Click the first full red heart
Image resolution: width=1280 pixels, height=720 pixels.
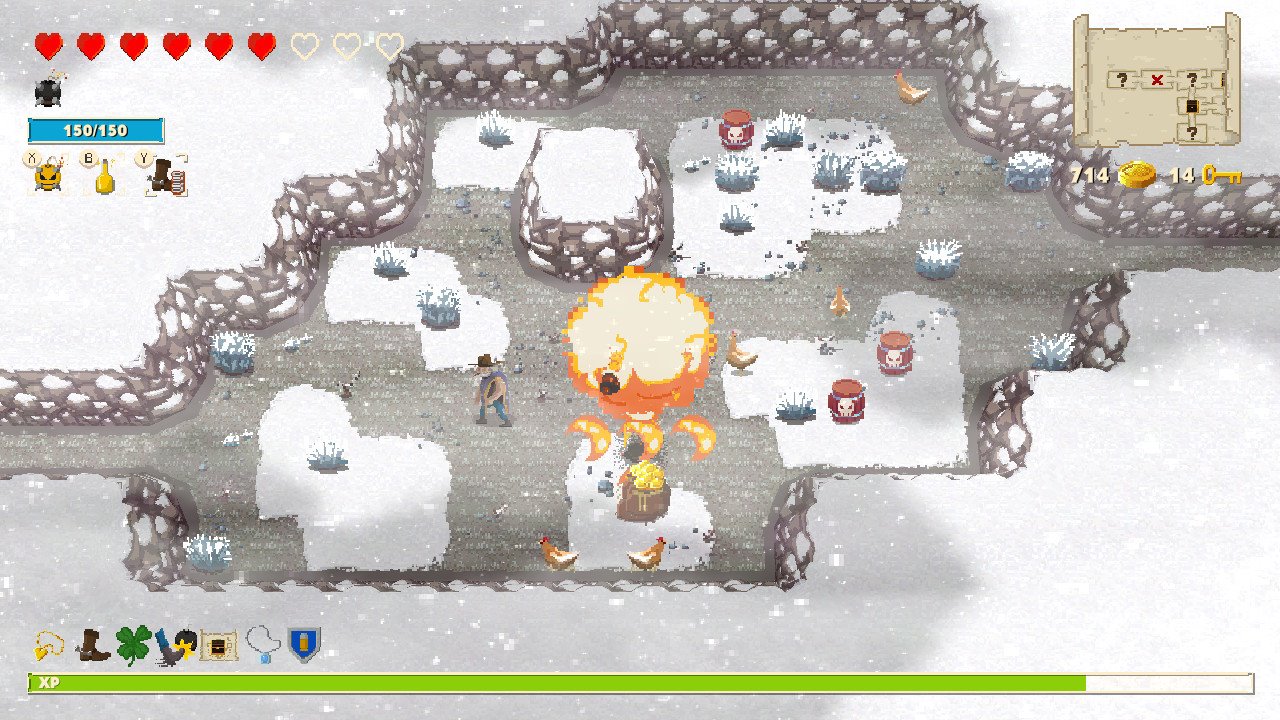pyautogui.click(x=46, y=44)
